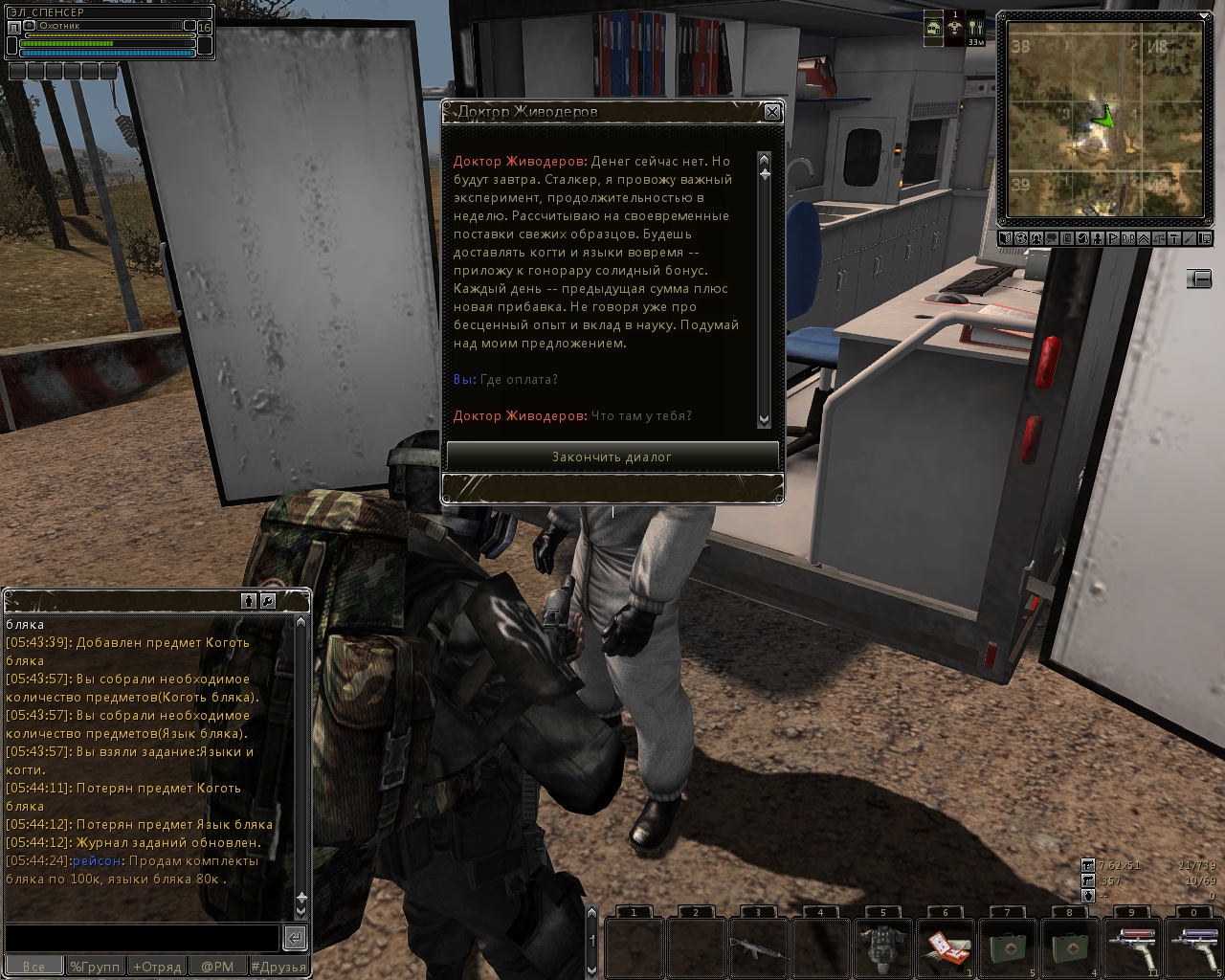
Task: Switch chat to the "@PM" tab
Action: tap(217, 967)
